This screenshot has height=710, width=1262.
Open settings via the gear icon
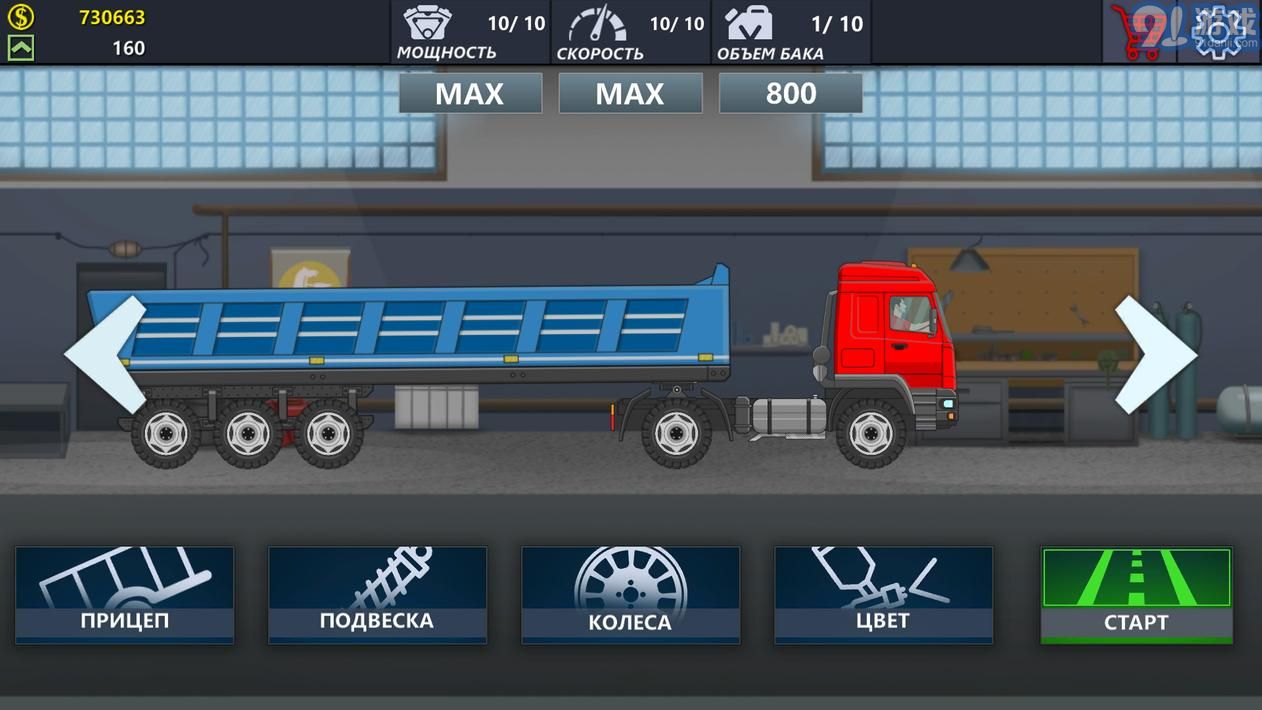1221,32
